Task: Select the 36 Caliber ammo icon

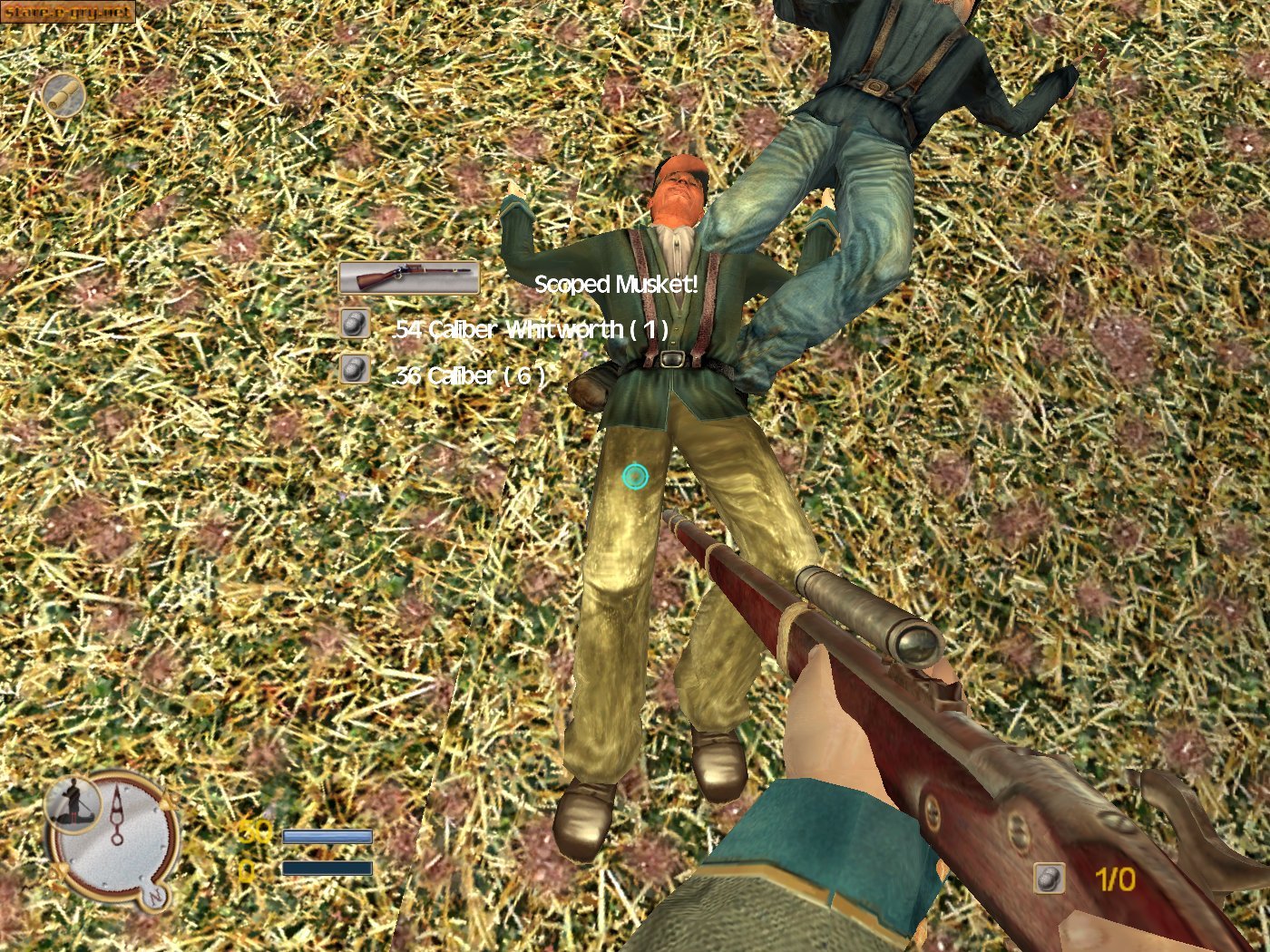Action: [354, 369]
